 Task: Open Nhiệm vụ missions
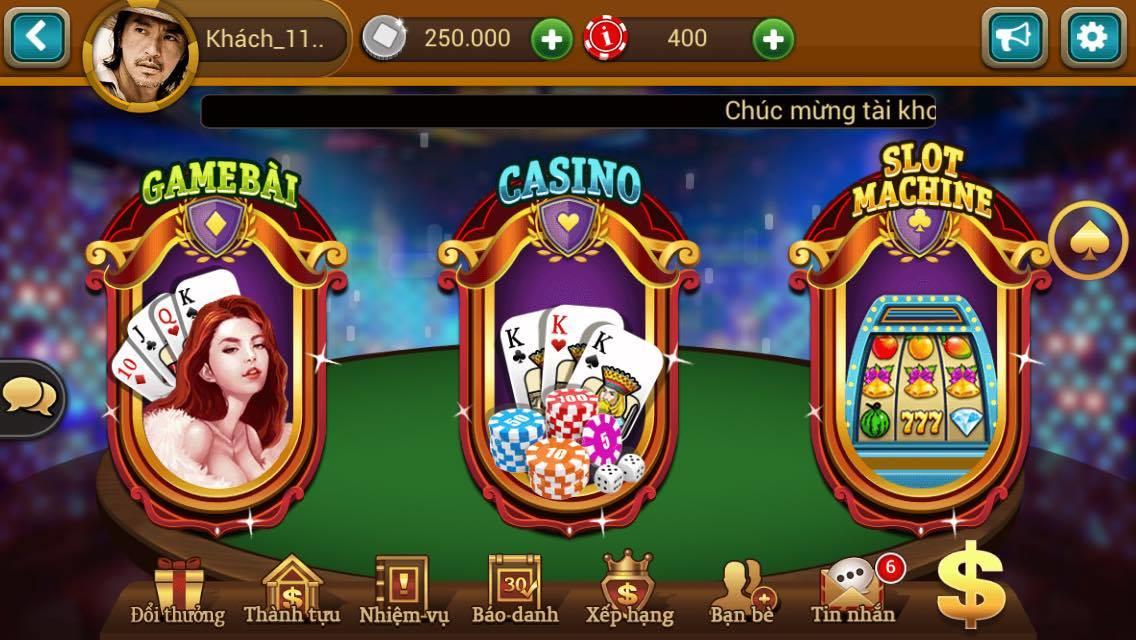pyautogui.click(x=403, y=591)
